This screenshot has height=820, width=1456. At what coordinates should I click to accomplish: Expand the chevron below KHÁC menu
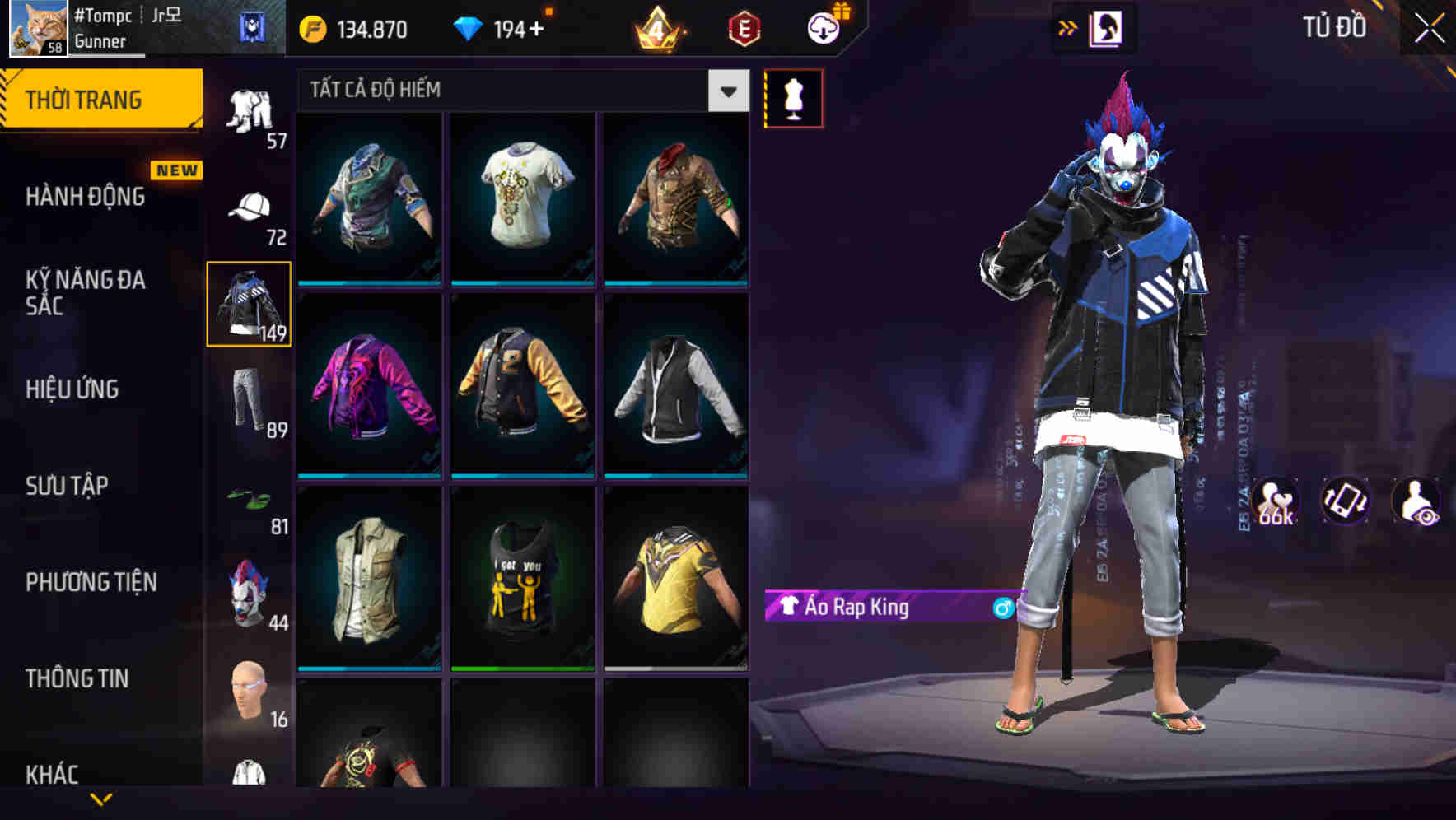[x=102, y=800]
